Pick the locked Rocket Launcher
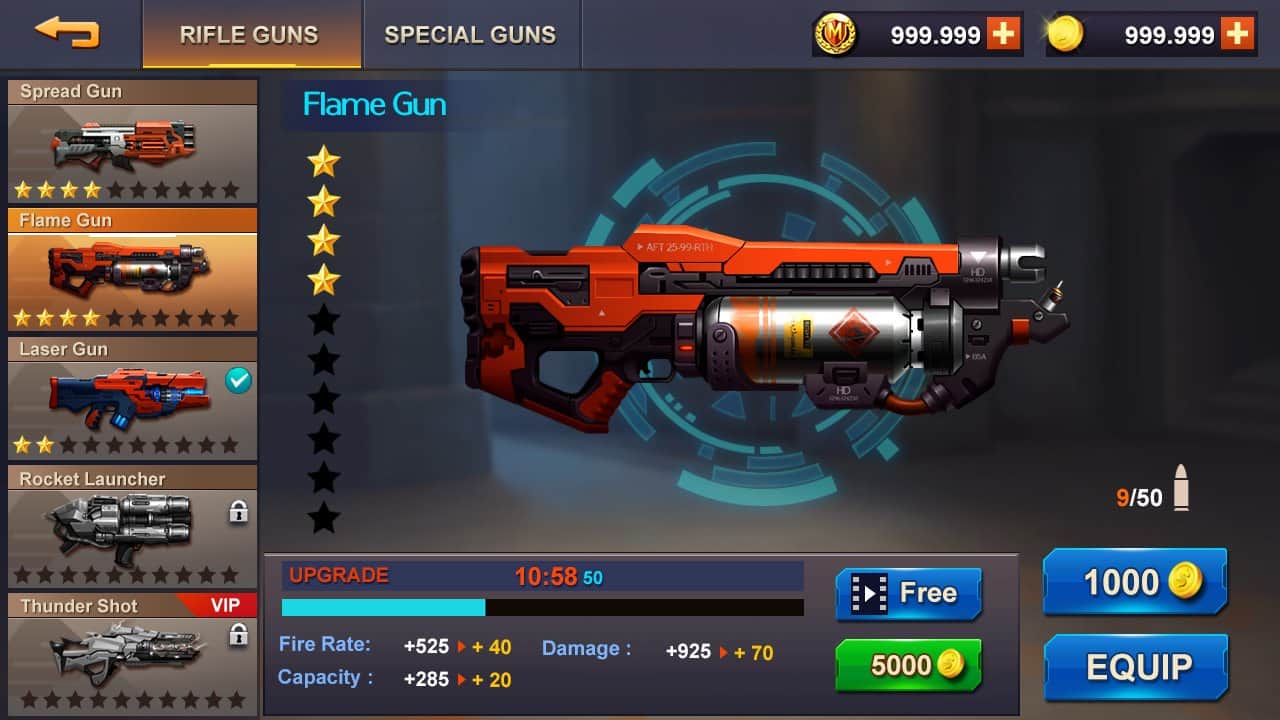The image size is (1280, 720). [132, 526]
